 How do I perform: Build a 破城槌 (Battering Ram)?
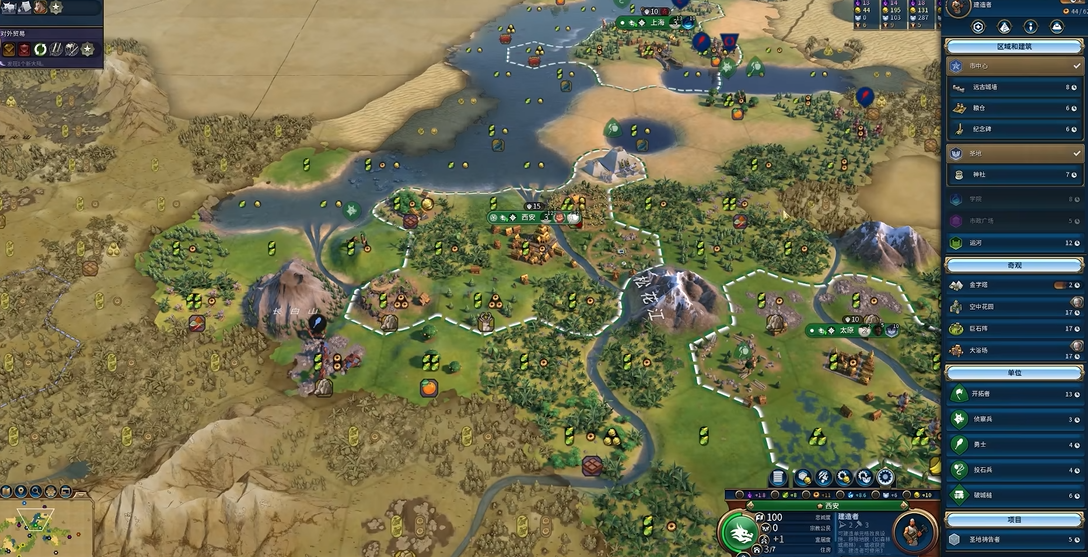click(x=1010, y=494)
